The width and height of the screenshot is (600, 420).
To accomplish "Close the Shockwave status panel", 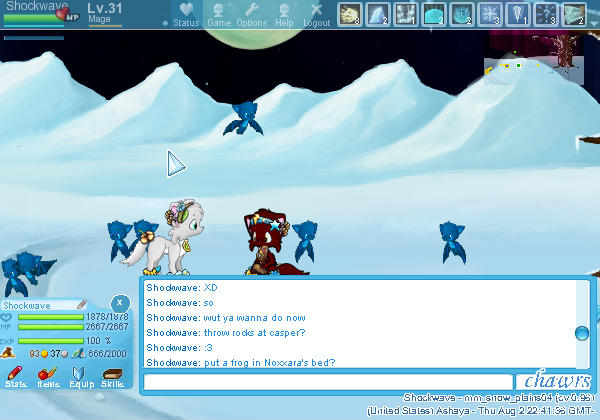I will (119, 302).
